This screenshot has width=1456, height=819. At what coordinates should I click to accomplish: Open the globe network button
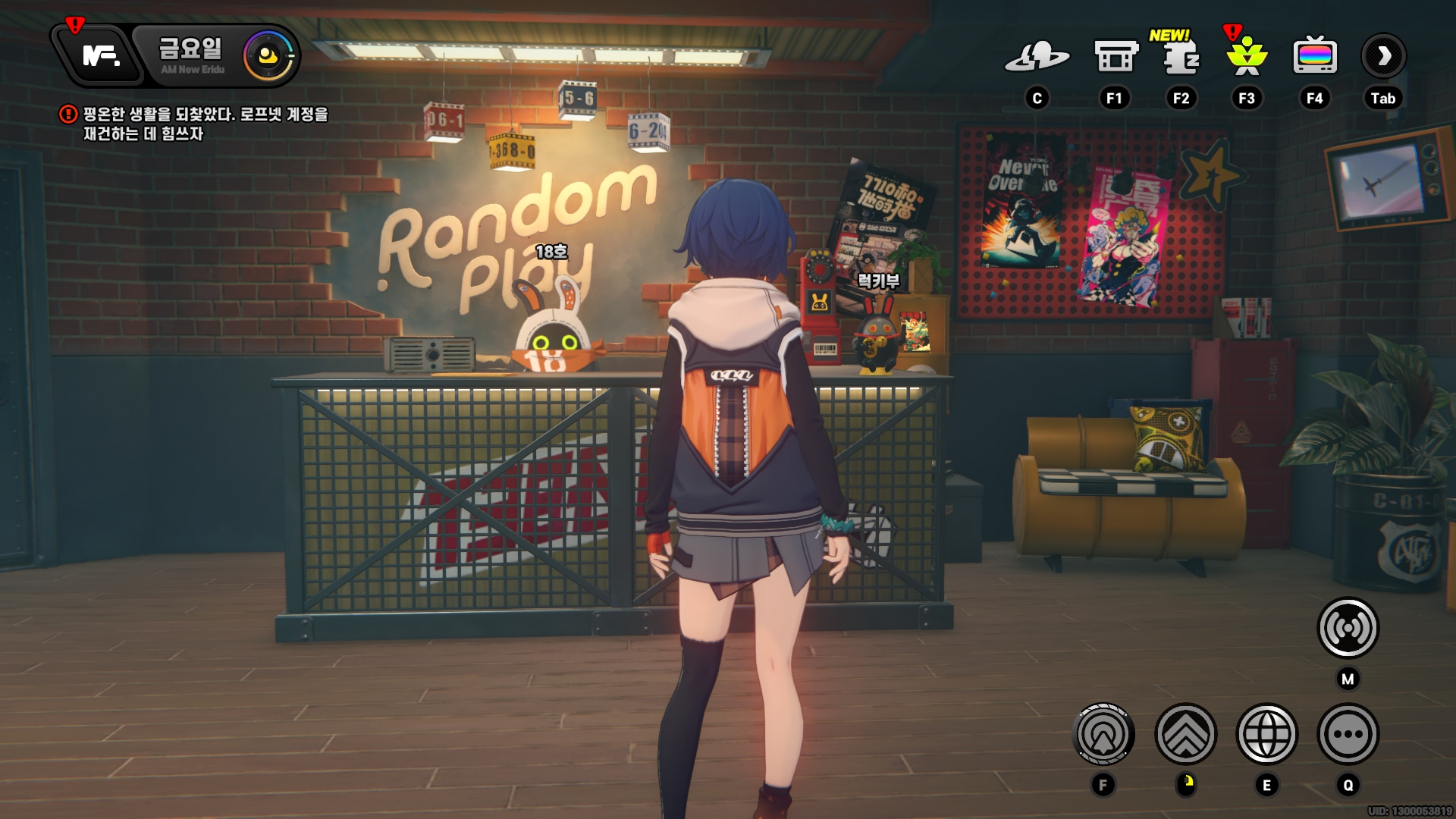pyautogui.click(x=1266, y=734)
